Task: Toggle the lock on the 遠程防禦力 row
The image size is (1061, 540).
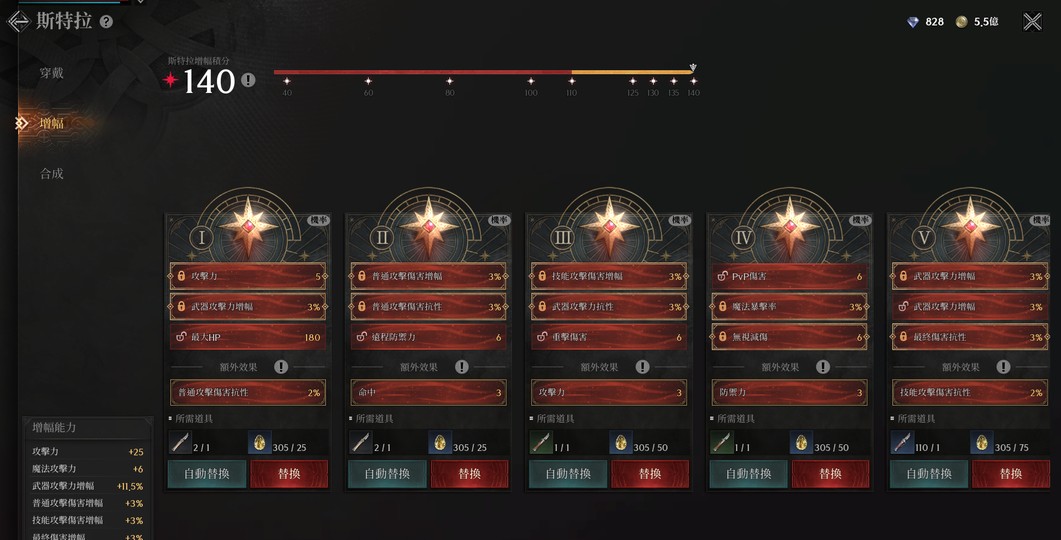Action: [362, 337]
